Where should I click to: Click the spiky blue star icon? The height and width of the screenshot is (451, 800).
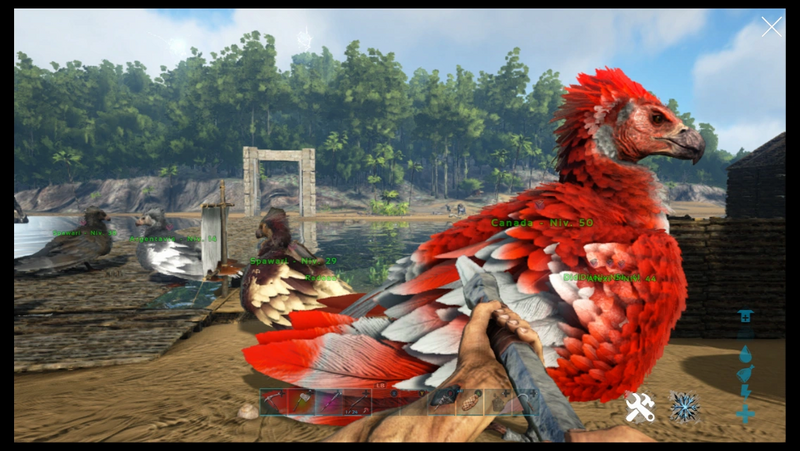point(686,406)
